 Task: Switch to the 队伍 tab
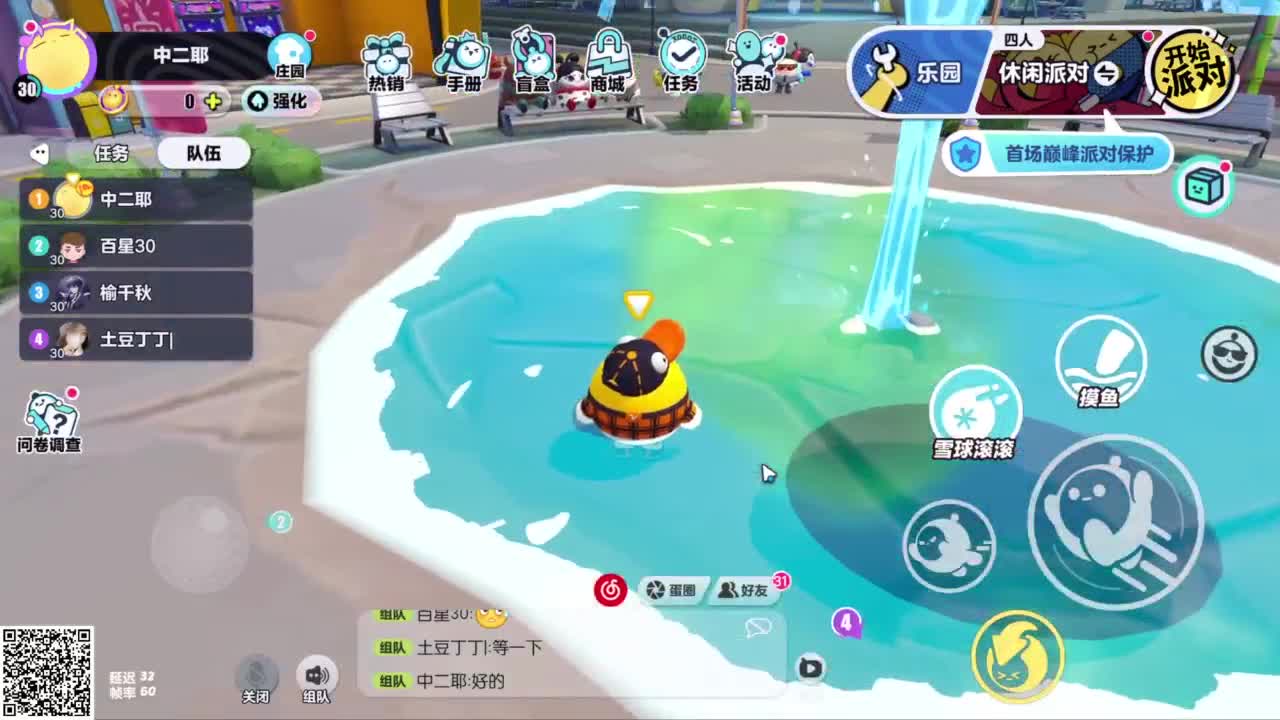(x=204, y=152)
